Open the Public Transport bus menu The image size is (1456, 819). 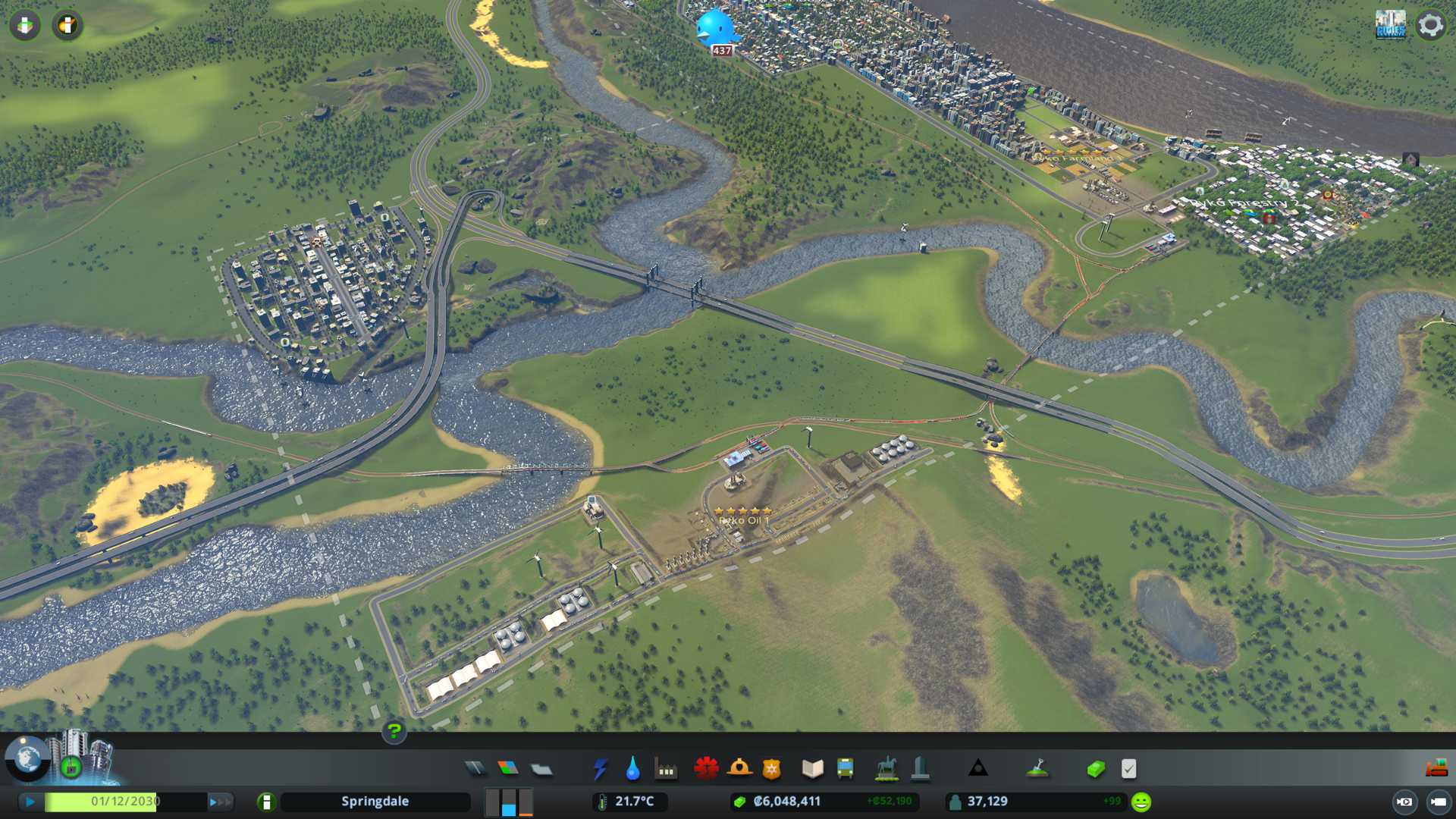click(845, 769)
